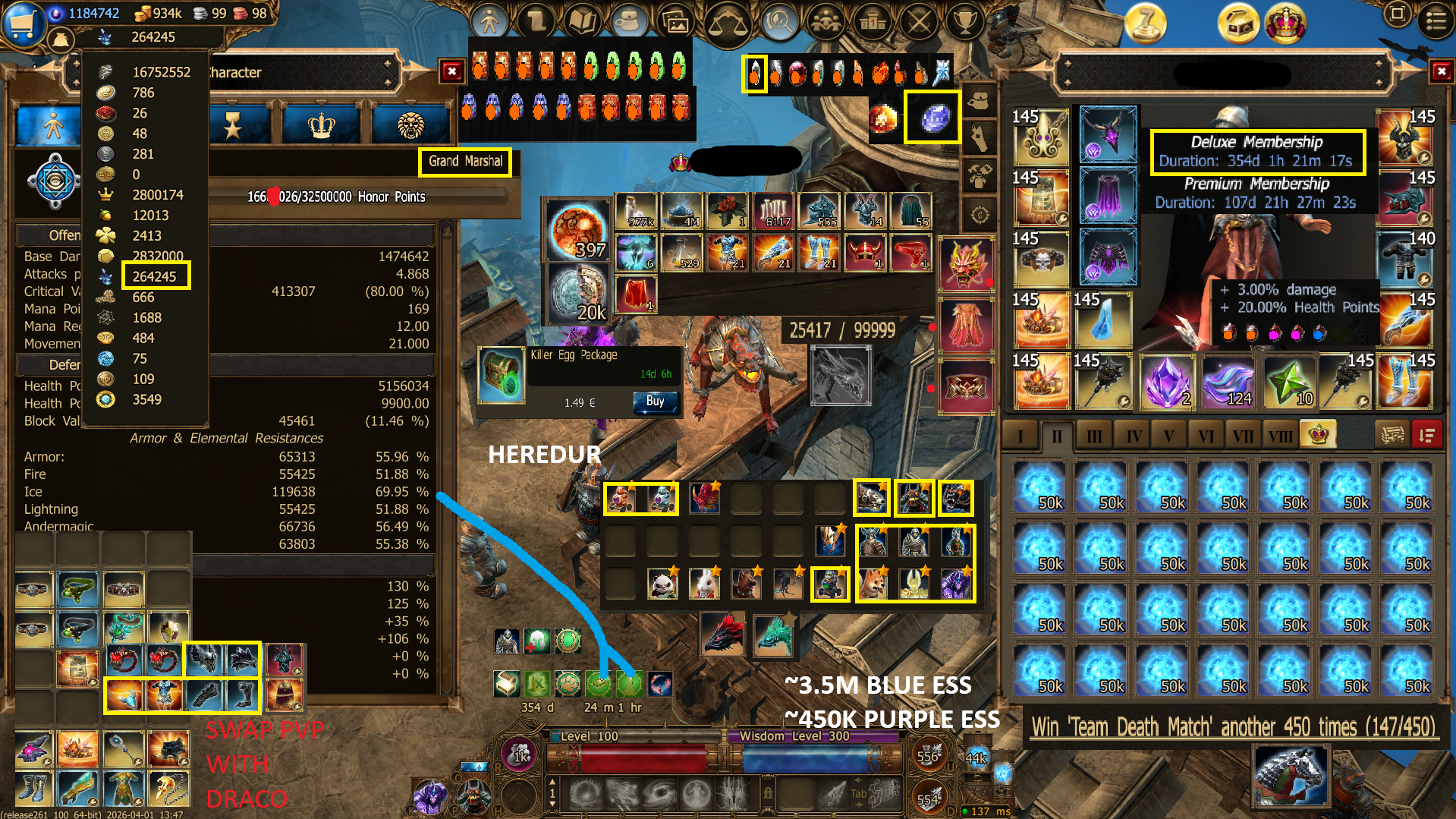Select the lion head character tab
The height and width of the screenshot is (819, 1456).
(x=410, y=125)
